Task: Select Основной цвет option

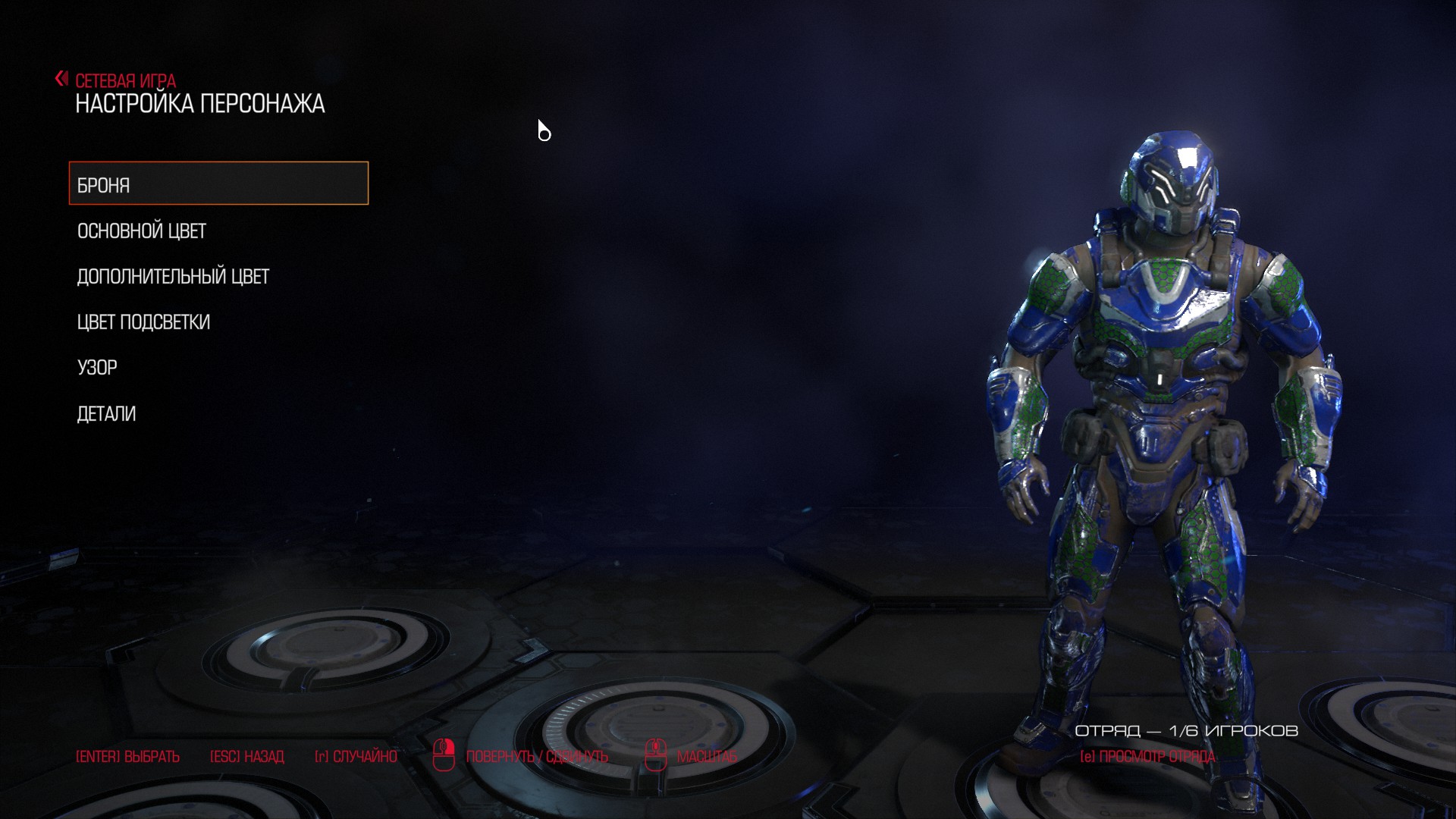Action: tap(142, 231)
